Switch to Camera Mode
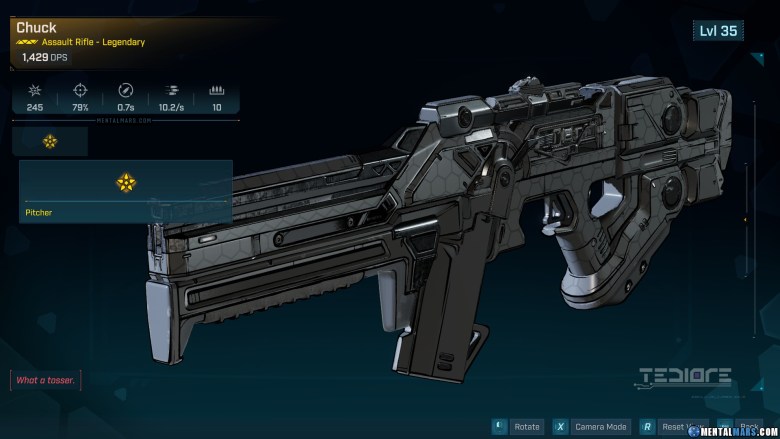Image resolution: width=780 pixels, height=439 pixels. click(x=600, y=427)
